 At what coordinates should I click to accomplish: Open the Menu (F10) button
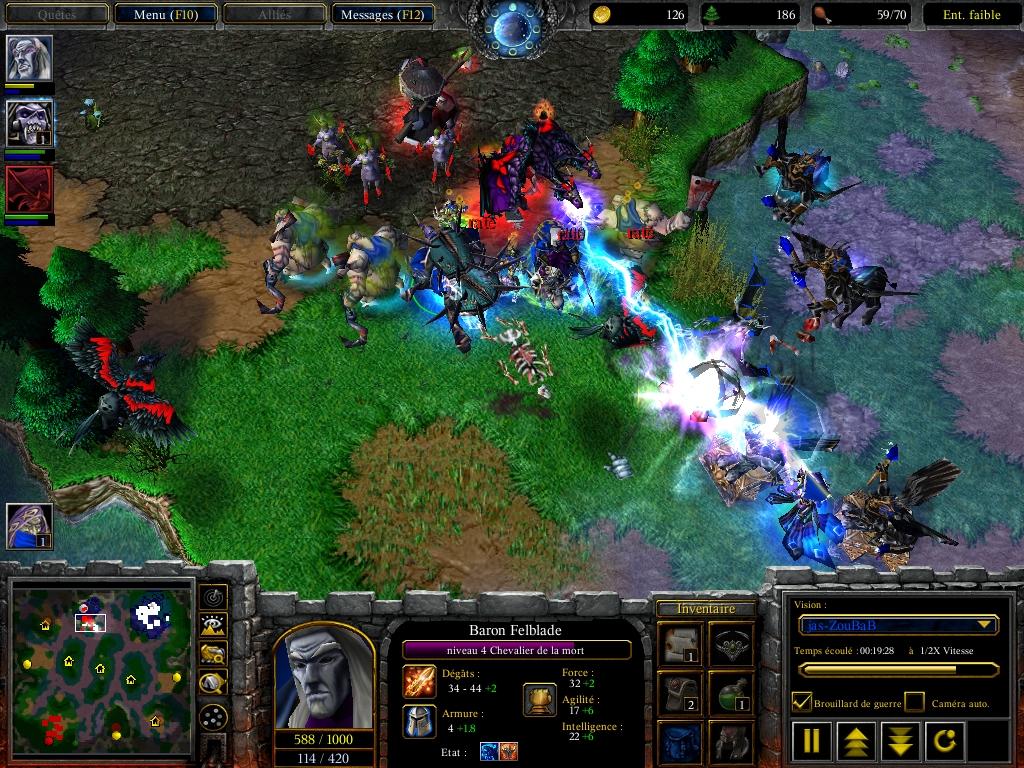[164, 15]
